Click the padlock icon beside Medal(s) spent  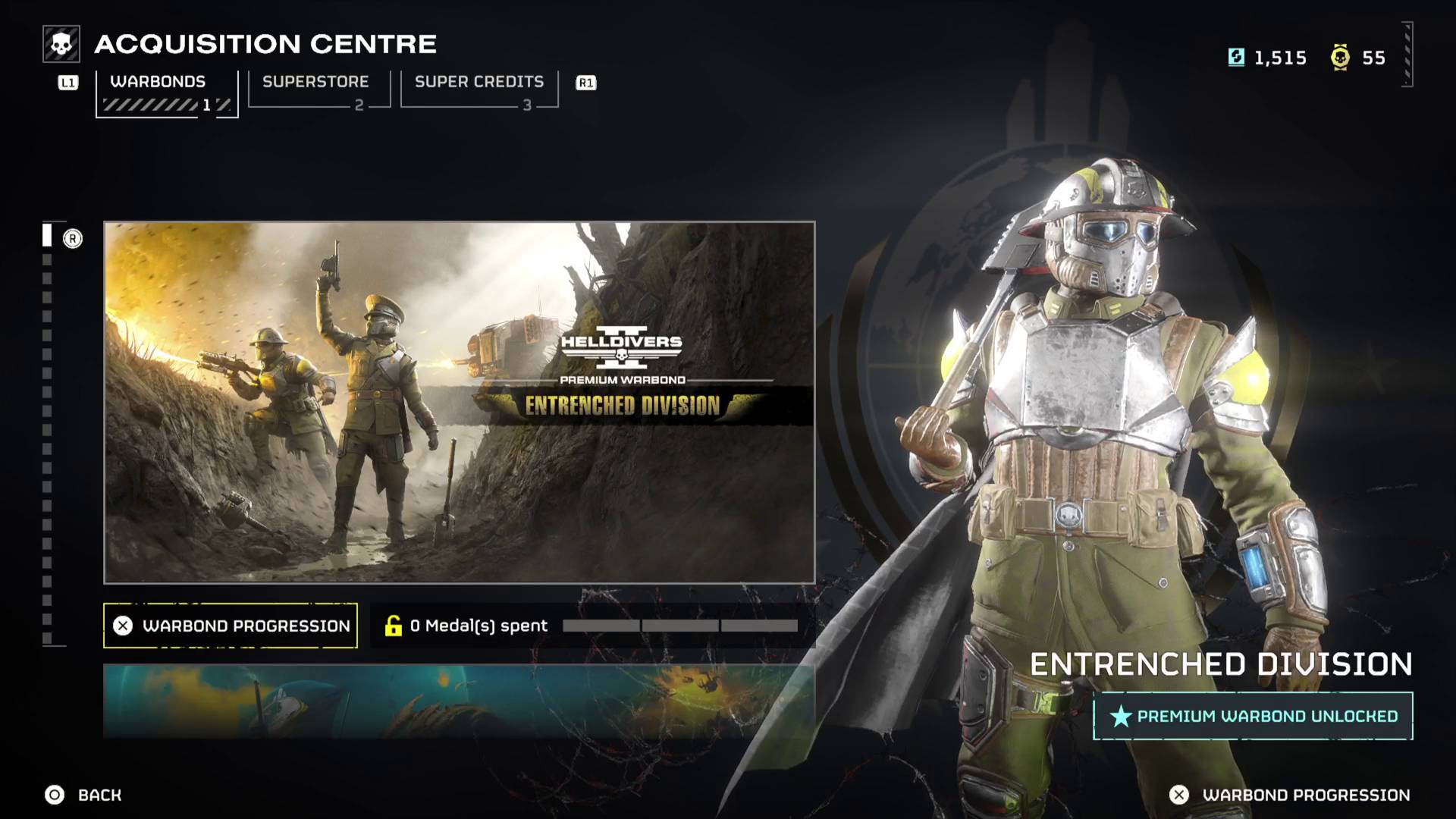click(392, 626)
